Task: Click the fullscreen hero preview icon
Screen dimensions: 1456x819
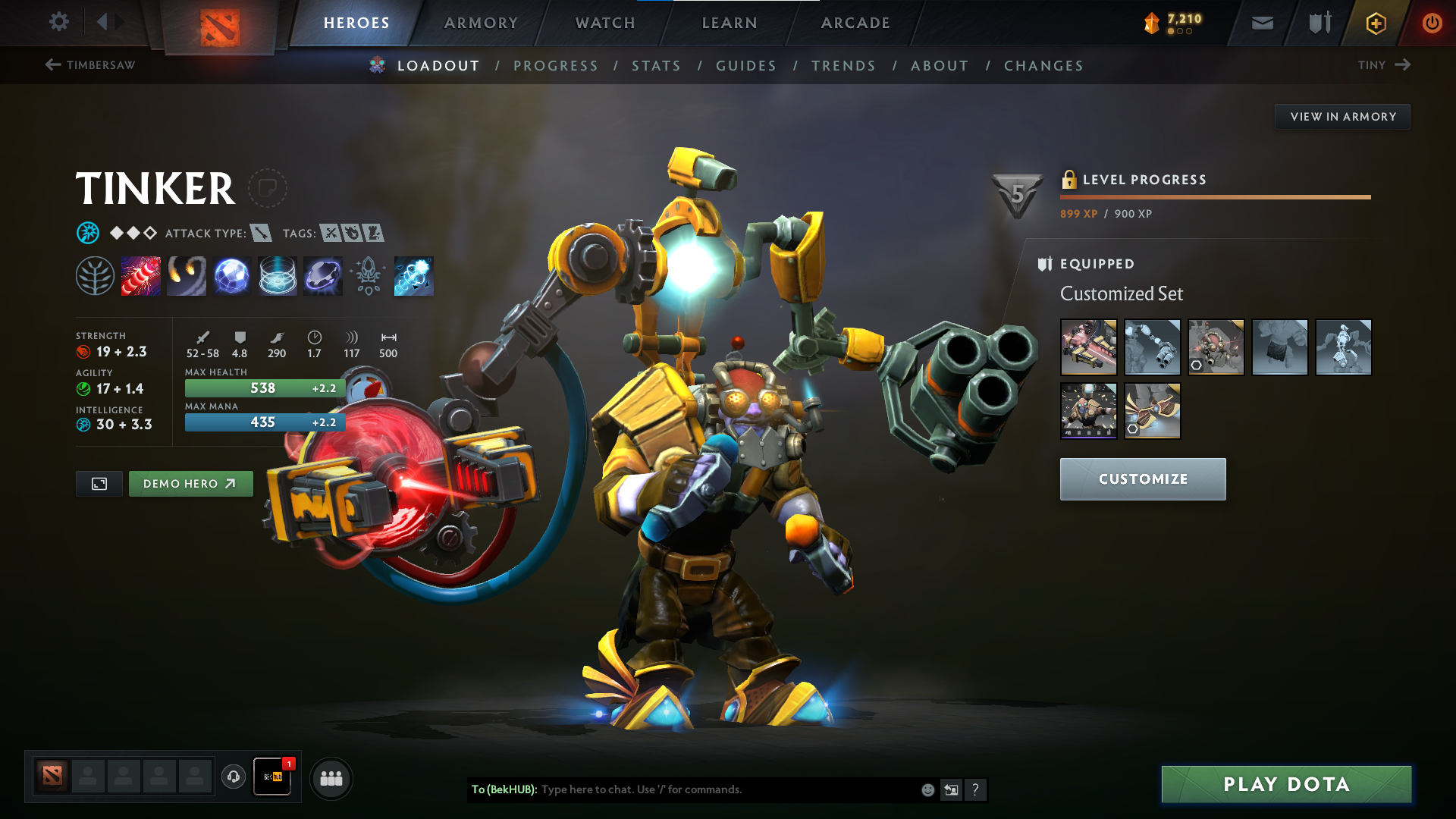Action: [x=99, y=483]
